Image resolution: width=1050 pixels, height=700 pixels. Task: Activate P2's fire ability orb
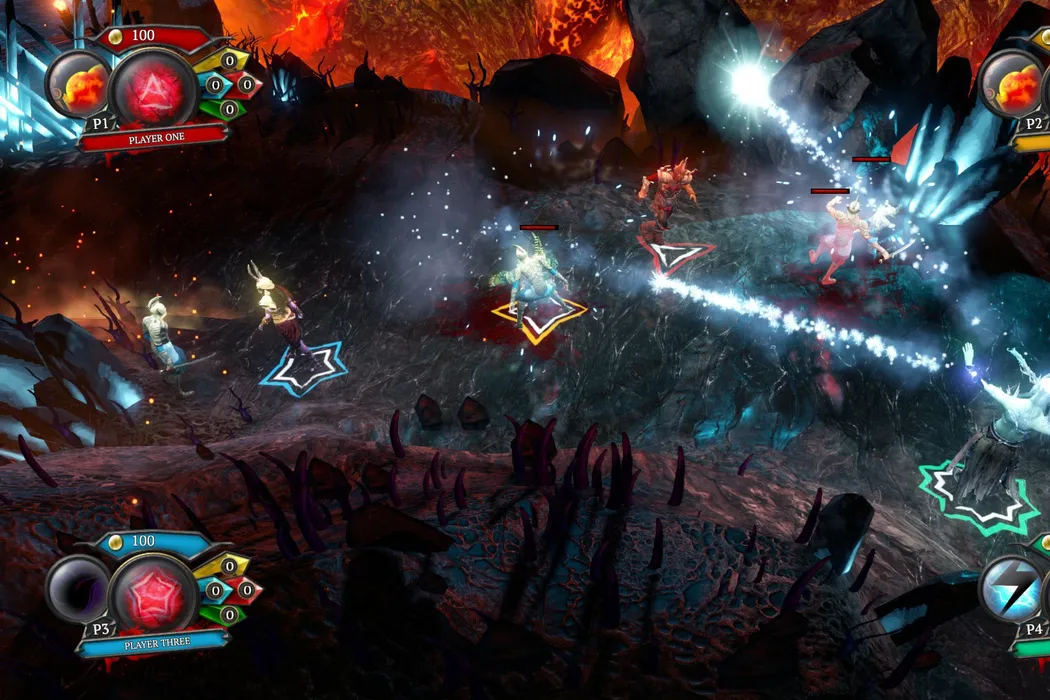click(1012, 85)
